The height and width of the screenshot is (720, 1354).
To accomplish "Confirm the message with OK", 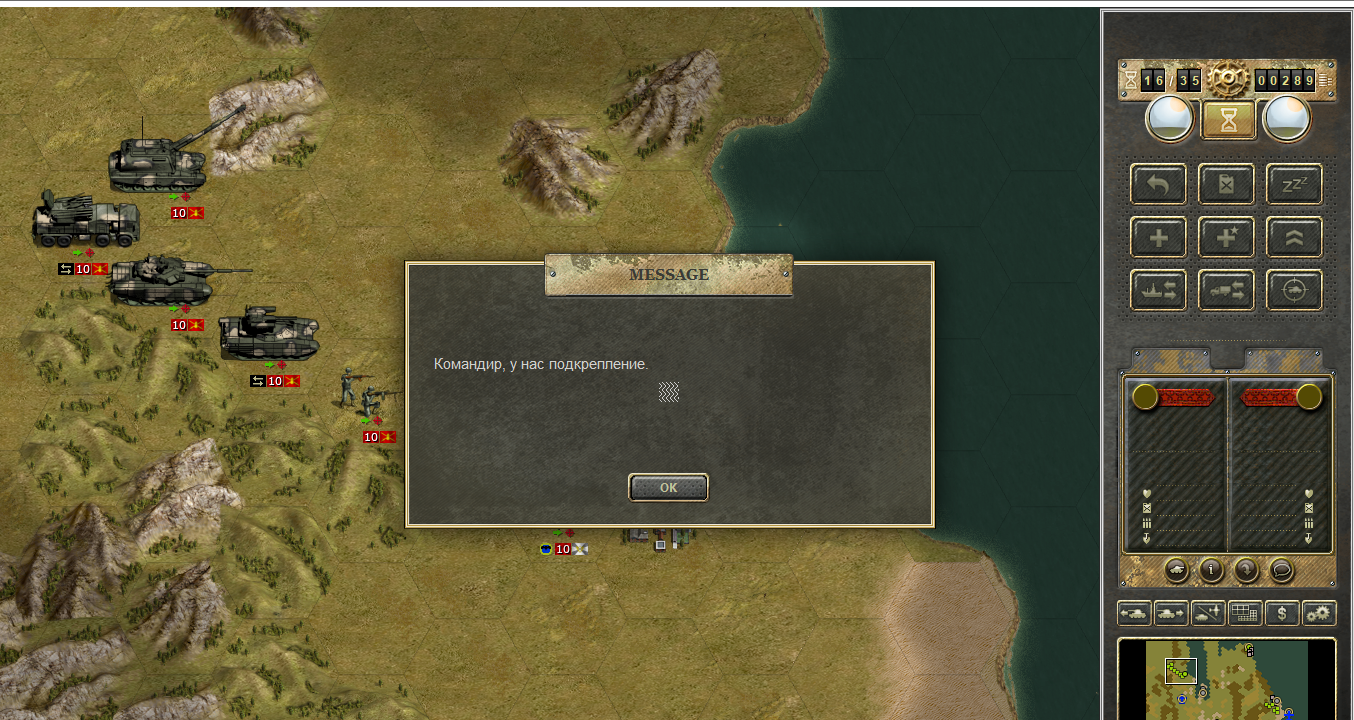I will tap(668, 487).
